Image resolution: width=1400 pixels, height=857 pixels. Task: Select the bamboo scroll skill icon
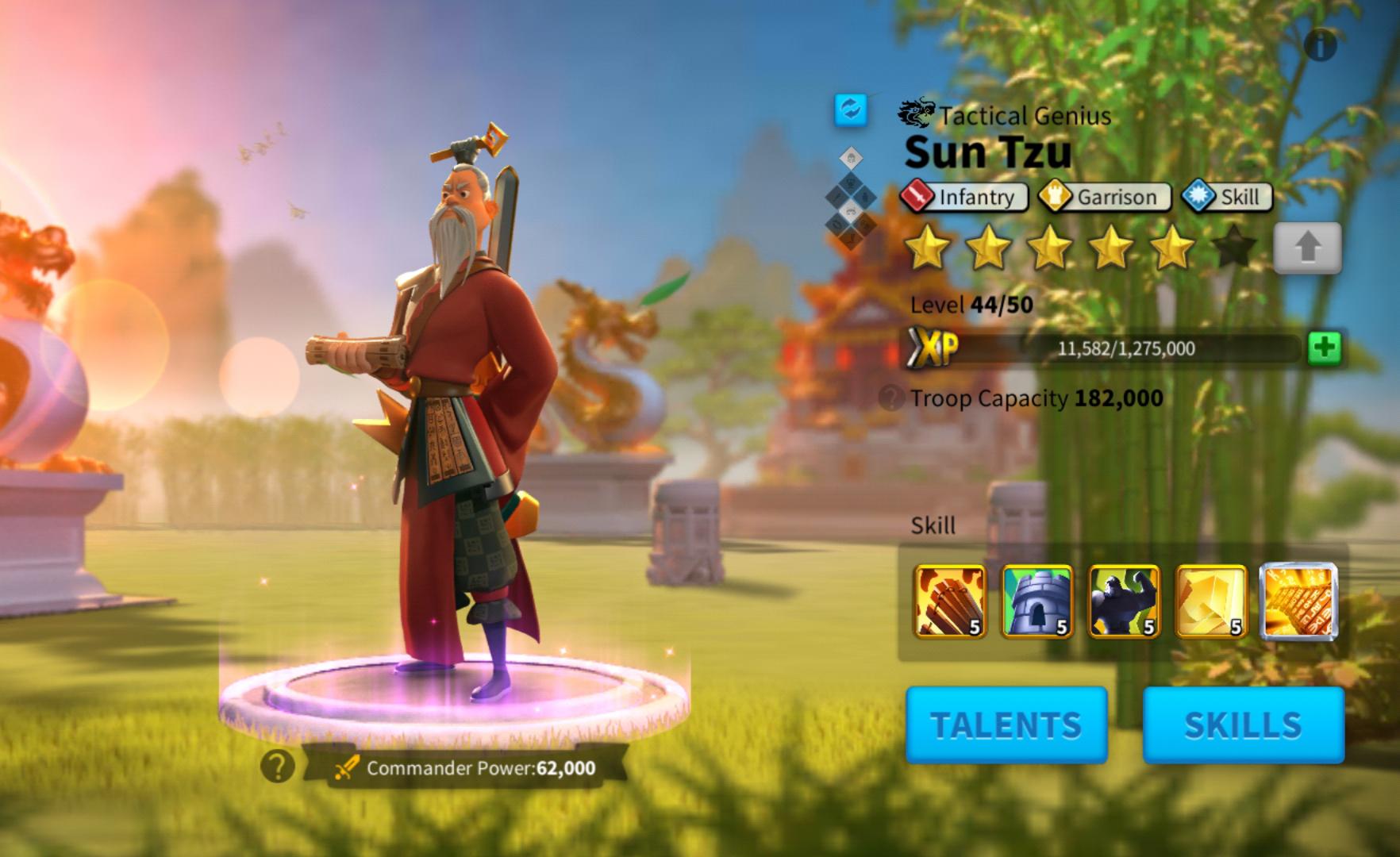(x=950, y=601)
